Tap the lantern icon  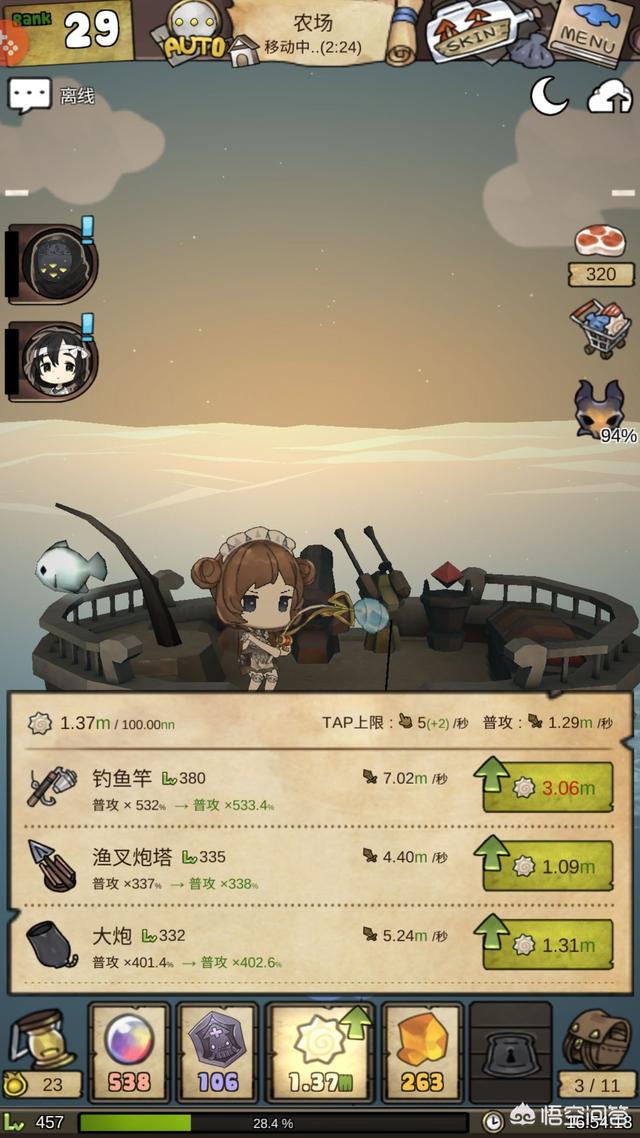tap(41, 1042)
